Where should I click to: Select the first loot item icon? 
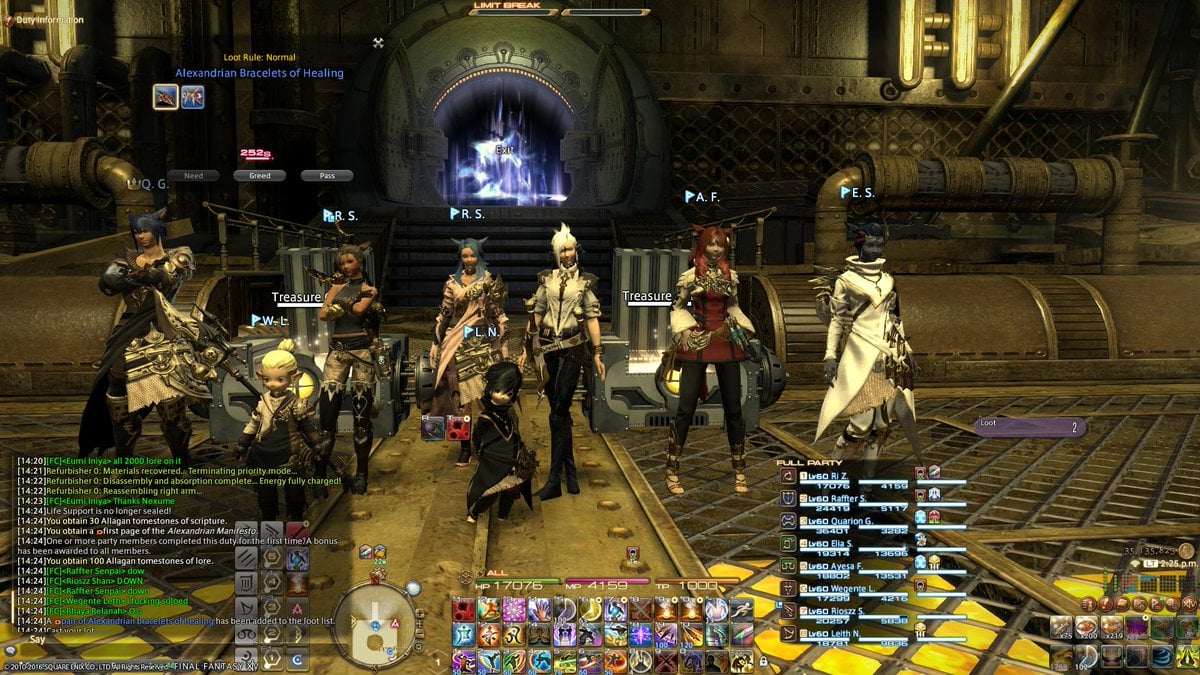166,97
